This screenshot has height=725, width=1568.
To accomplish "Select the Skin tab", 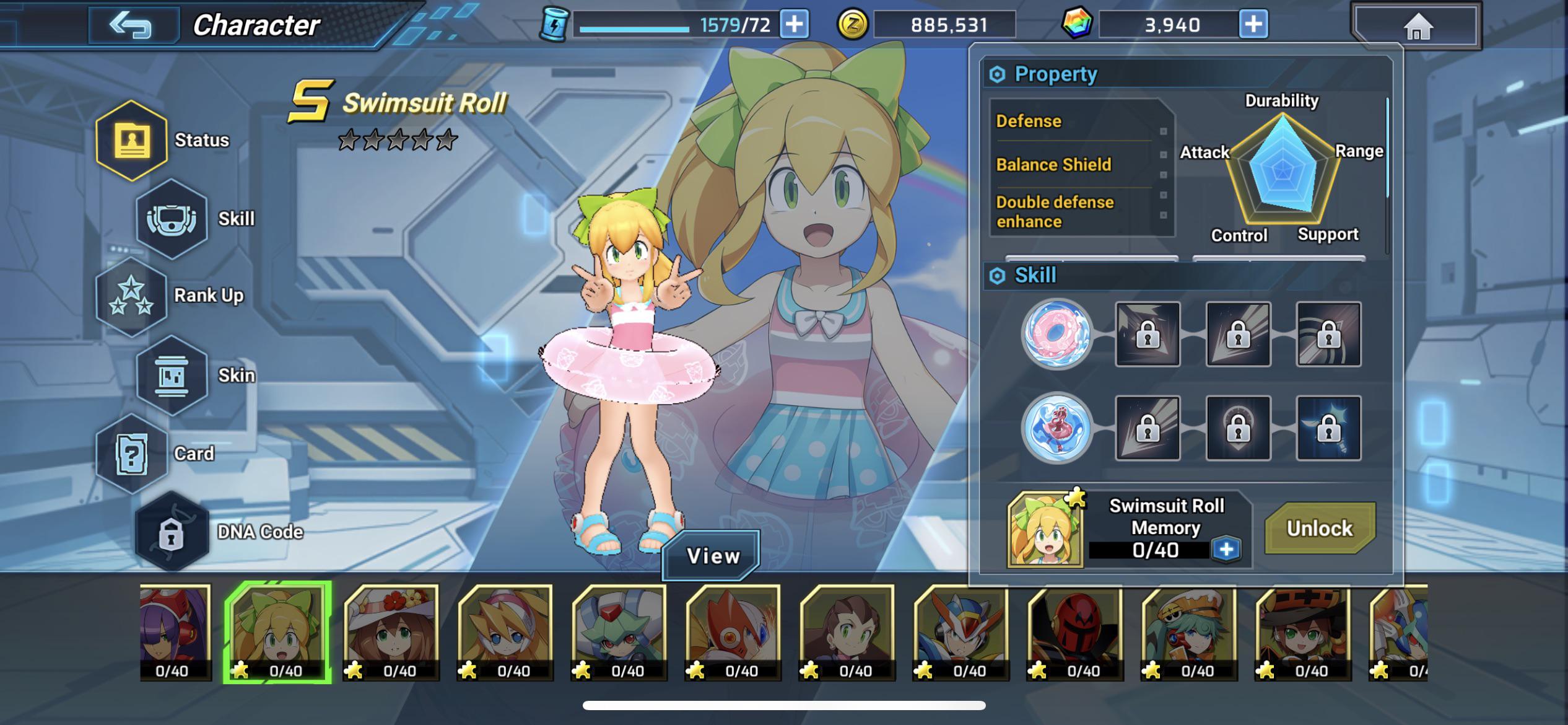I will [172, 375].
